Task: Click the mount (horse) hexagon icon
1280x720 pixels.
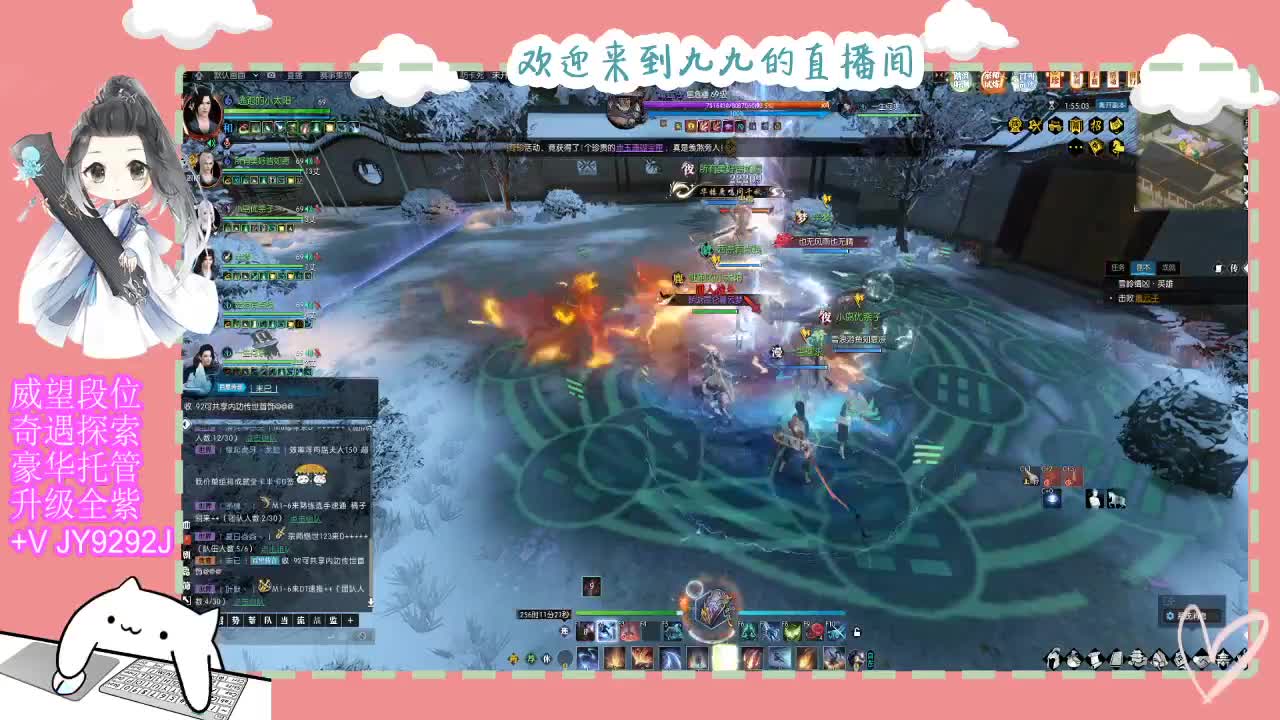Action: 1117,147
